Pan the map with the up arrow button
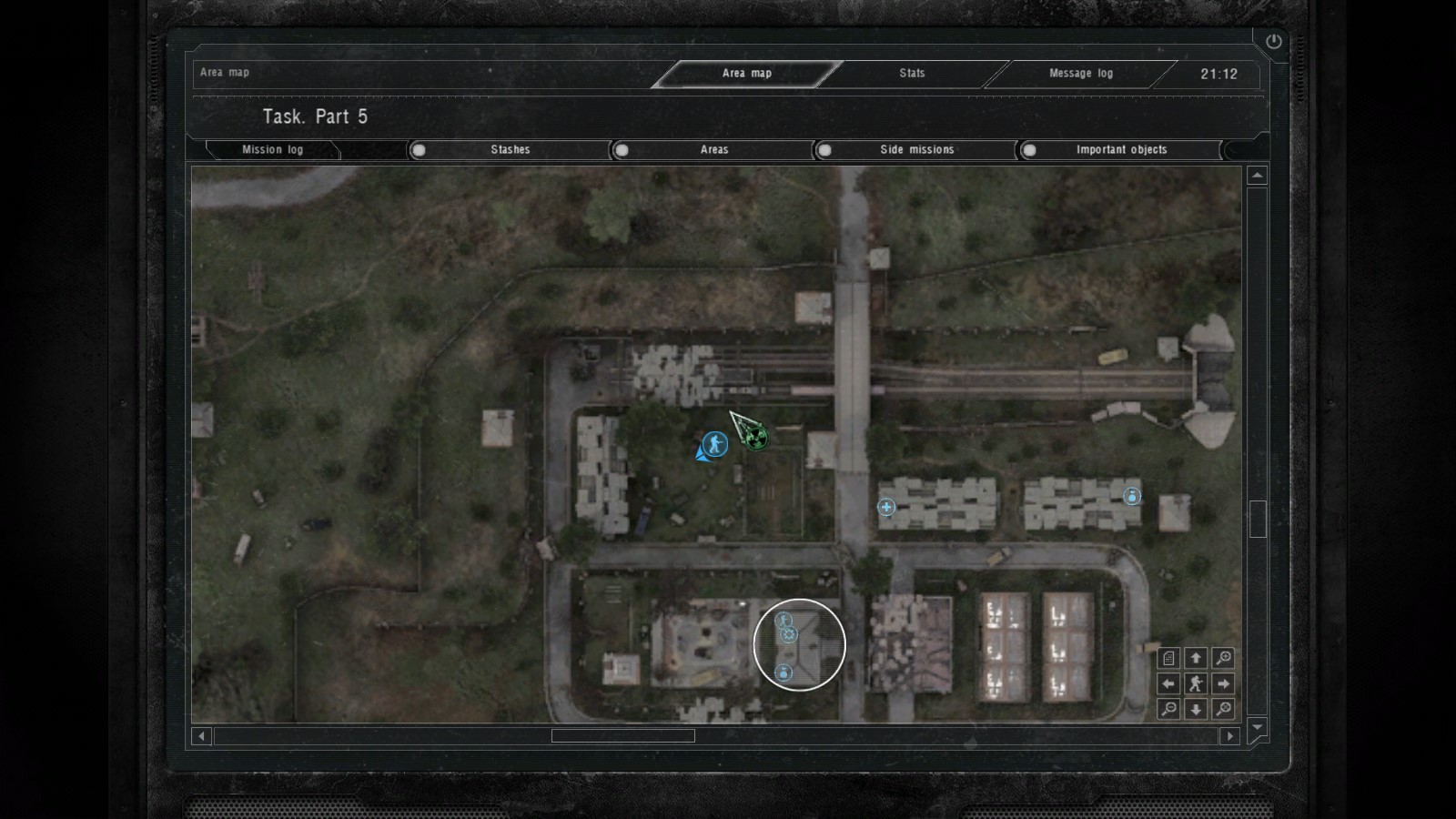The width and height of the screenshot is (1456, 819). (1196, 658)
